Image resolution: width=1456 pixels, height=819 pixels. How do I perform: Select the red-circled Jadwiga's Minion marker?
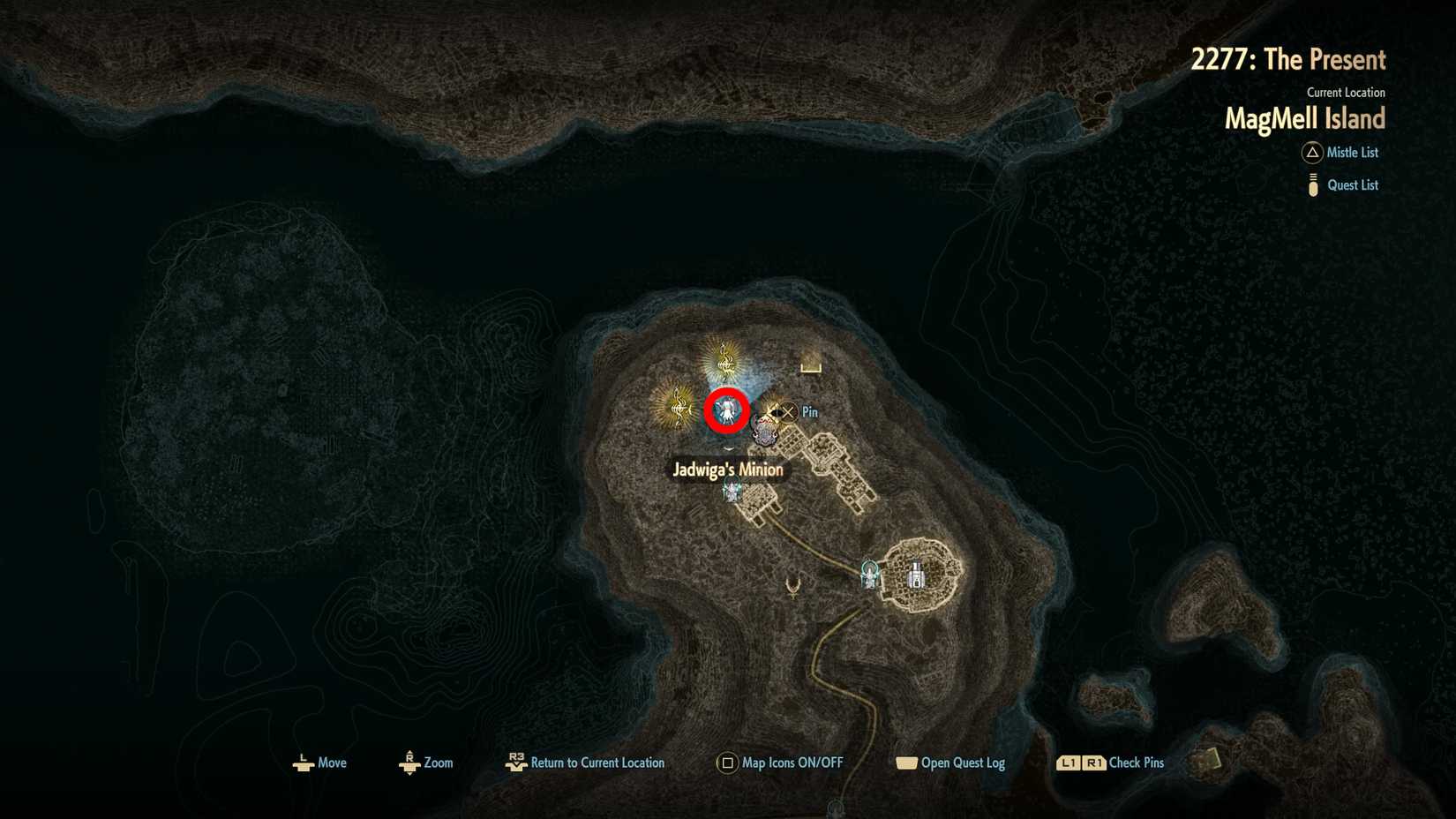pos(724,411)
